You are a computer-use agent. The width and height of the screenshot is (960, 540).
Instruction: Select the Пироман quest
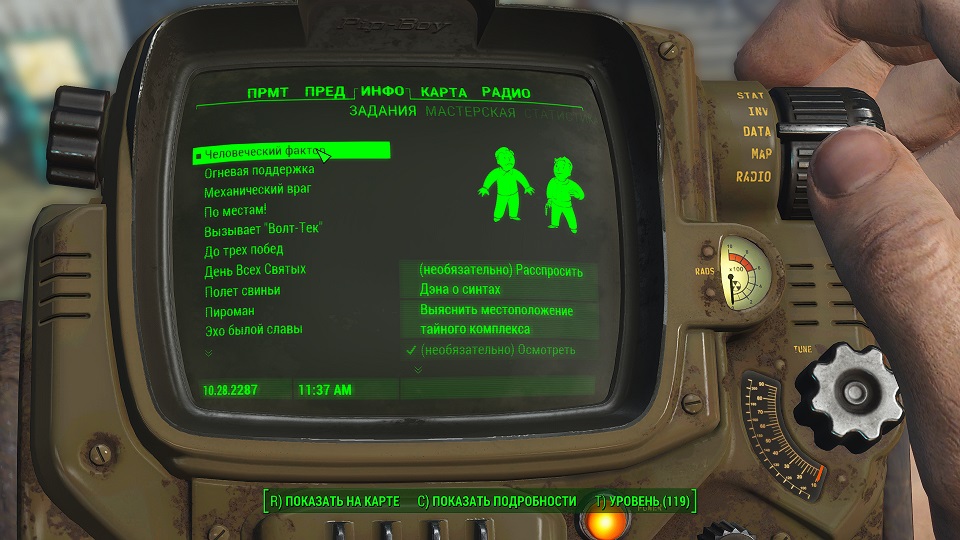coord(230,311)
